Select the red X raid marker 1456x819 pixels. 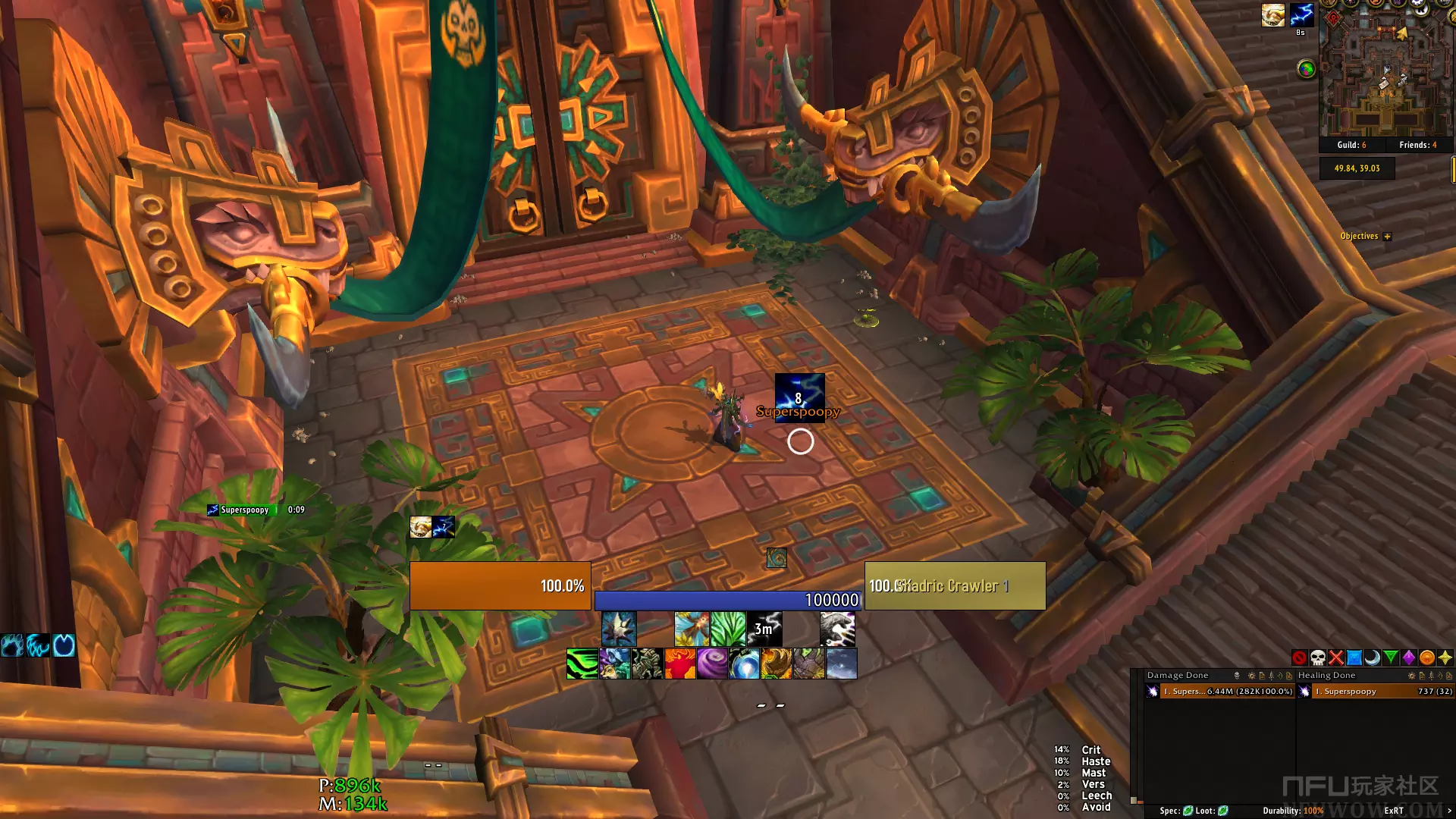pos(1336,657)
